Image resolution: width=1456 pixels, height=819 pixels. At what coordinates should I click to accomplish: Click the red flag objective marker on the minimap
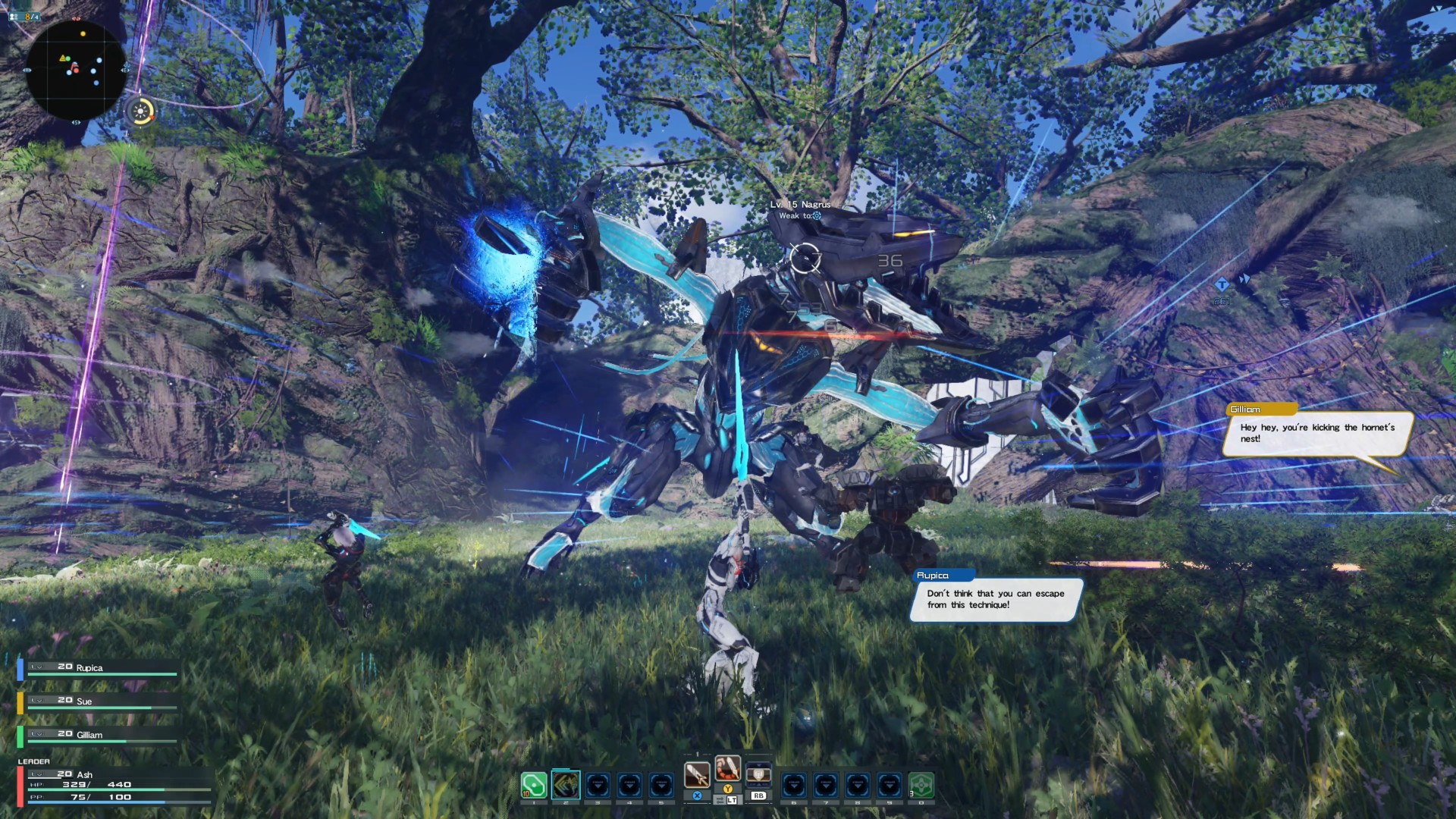pyautogui.click(x=75, y=67)
